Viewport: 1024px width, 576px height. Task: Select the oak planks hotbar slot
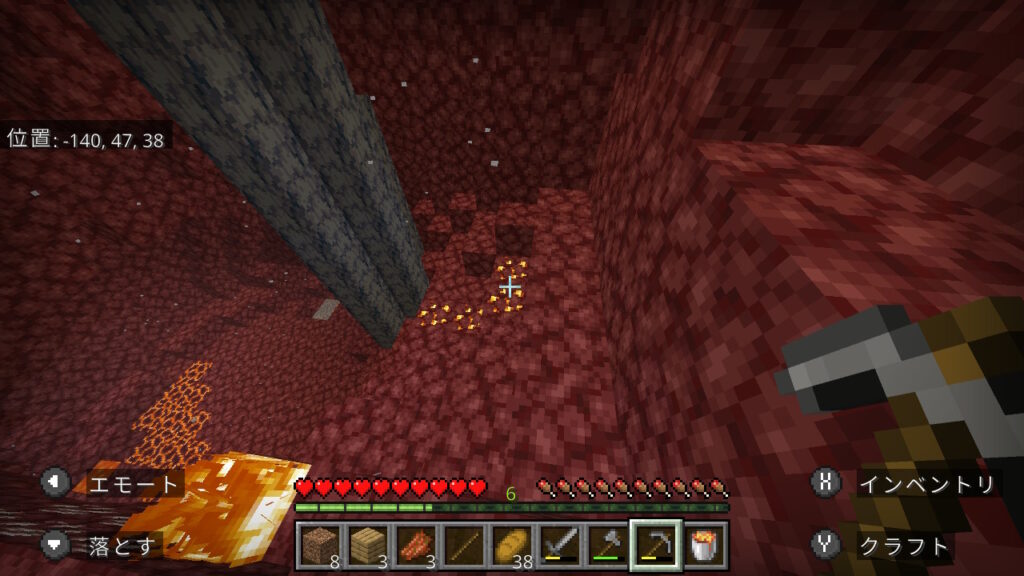[x=367, y=545]
